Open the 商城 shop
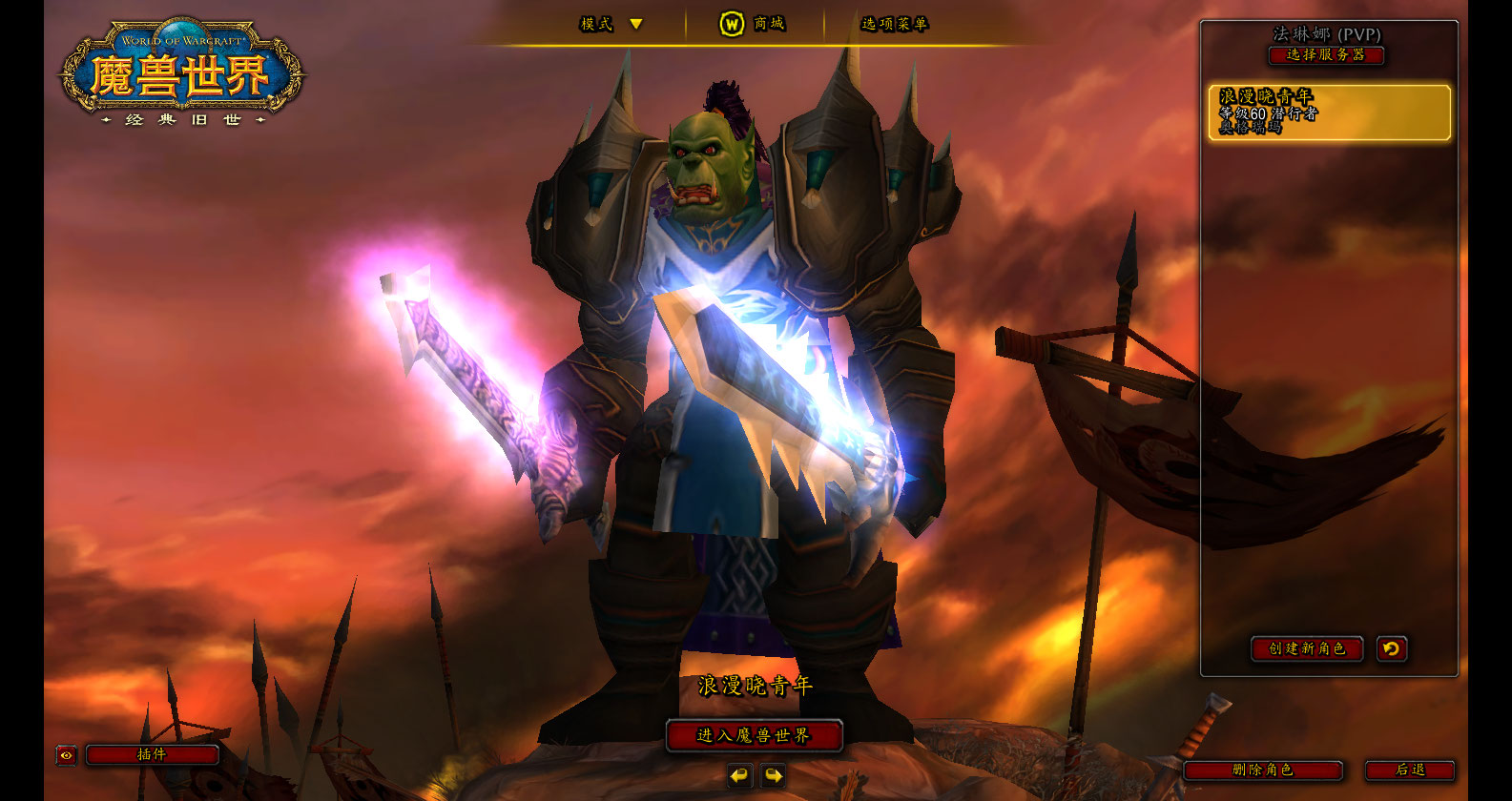Viewport: 1512px width, 801px height. pyautogui.click(x=753, y=24)
